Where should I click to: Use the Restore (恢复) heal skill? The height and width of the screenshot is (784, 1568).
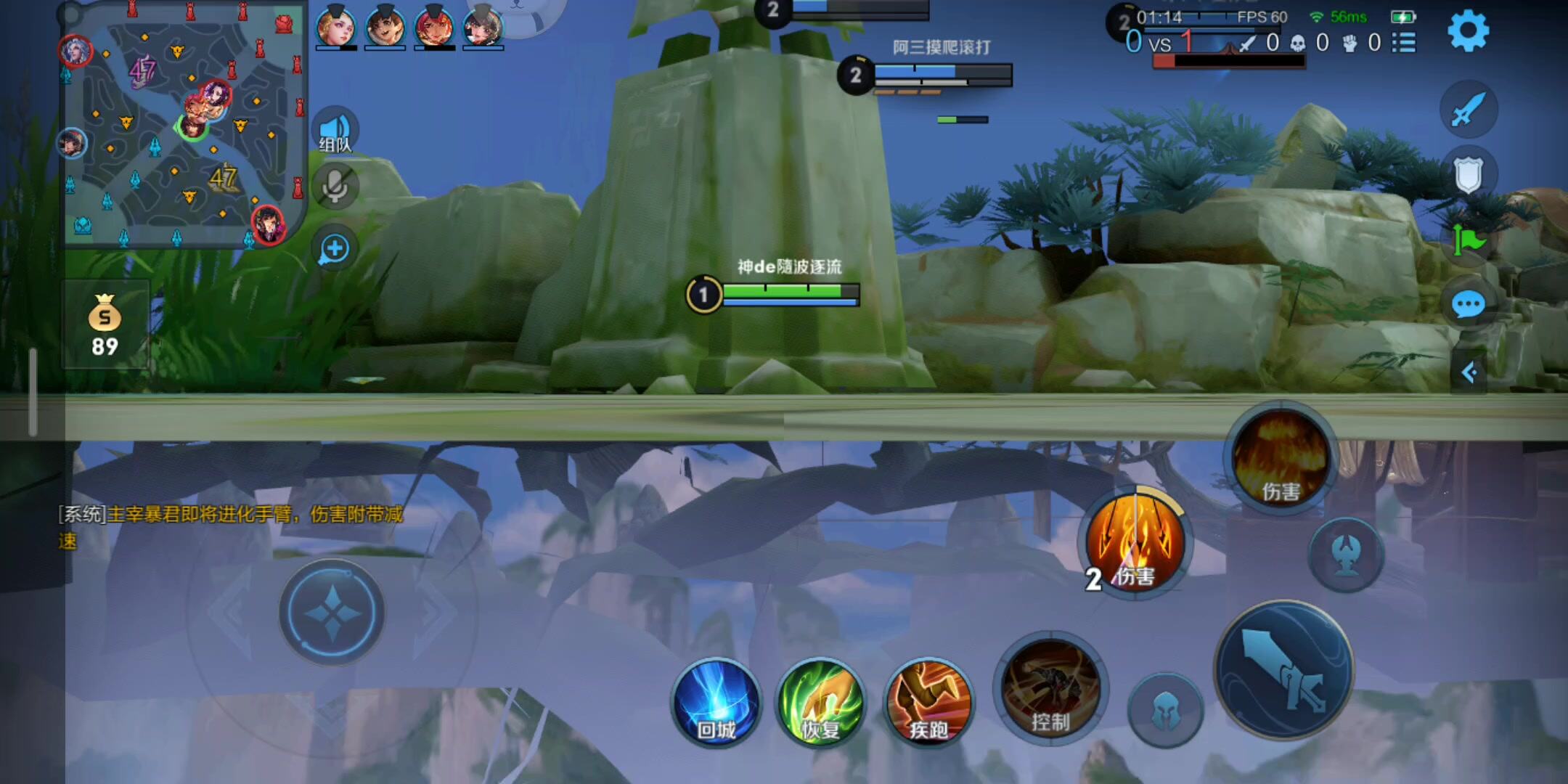(820, 703)
